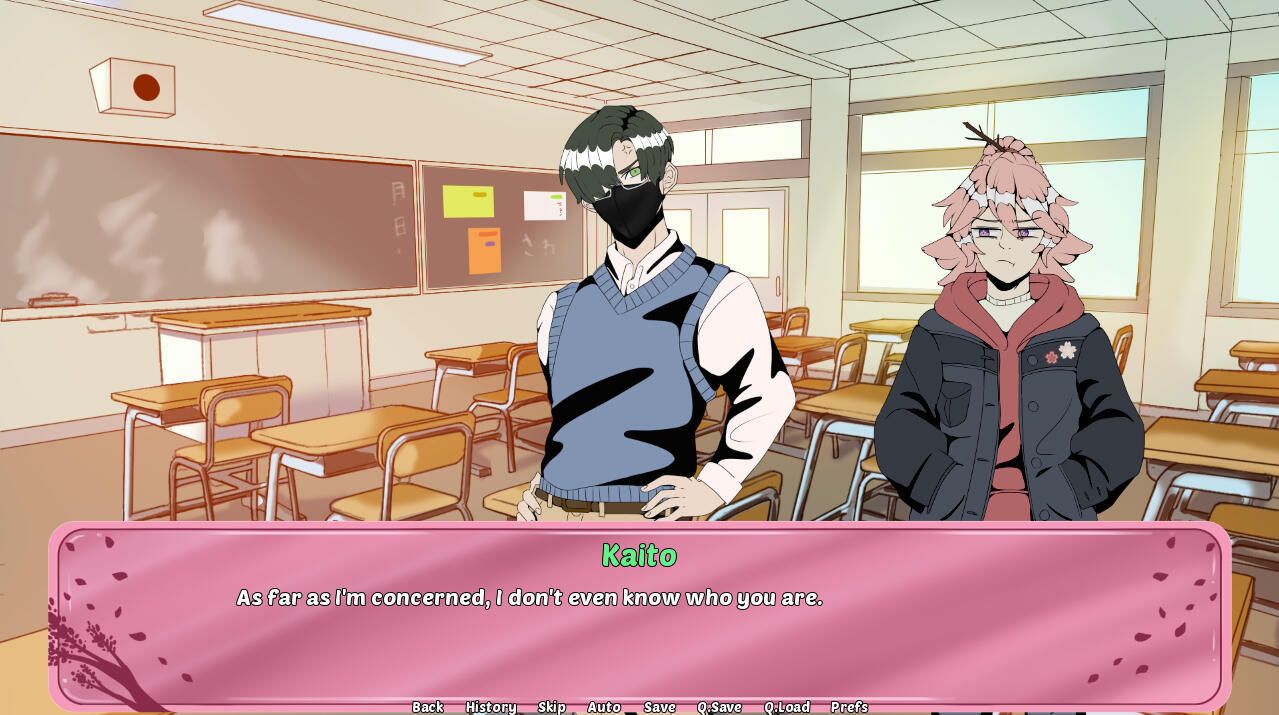This screenshot has width=1279, height=715.
Task: Quick save with Q.Save
Action: [x=719, y=707]
